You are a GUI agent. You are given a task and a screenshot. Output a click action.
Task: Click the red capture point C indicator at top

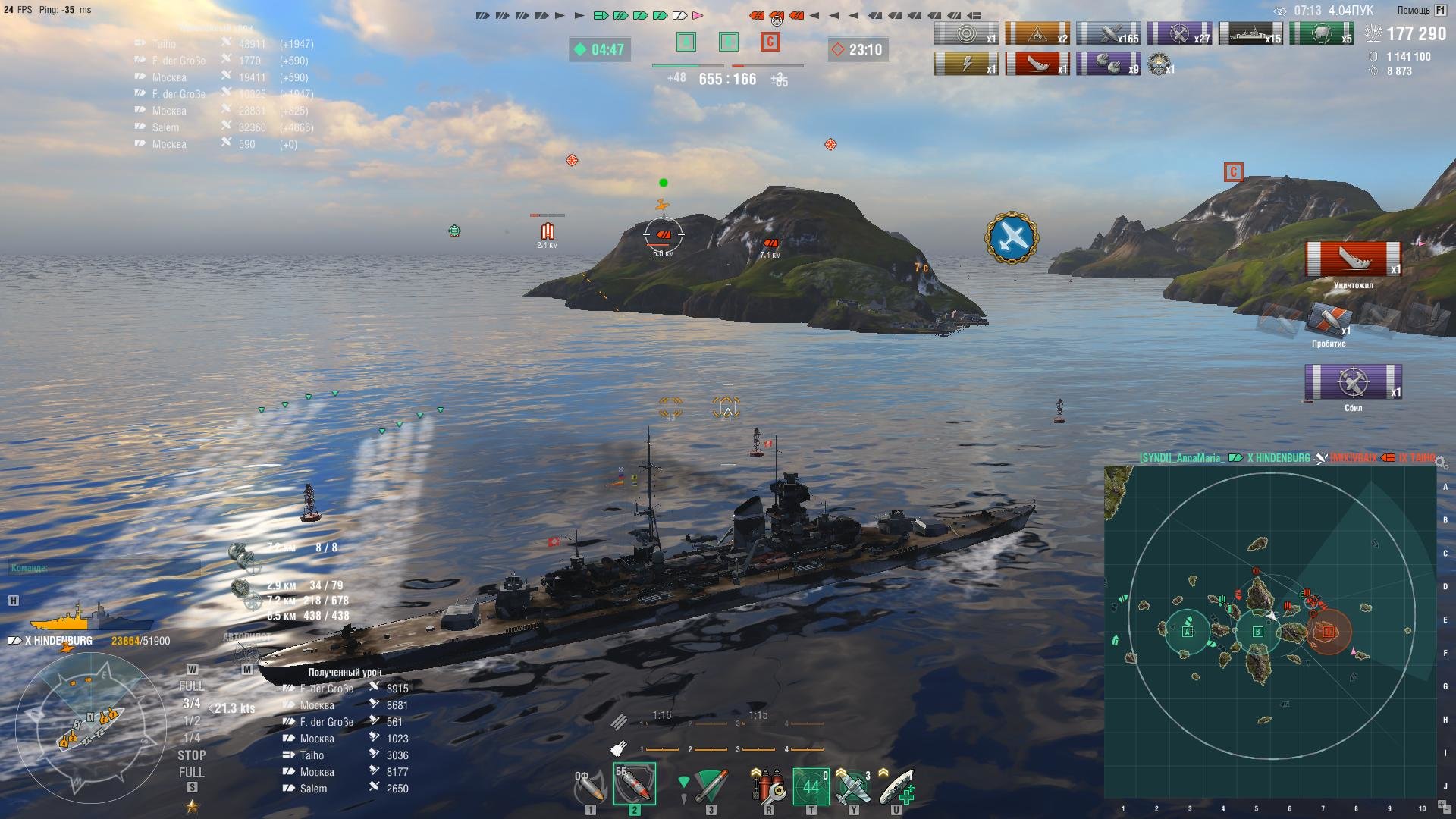[x=770, y=42]
